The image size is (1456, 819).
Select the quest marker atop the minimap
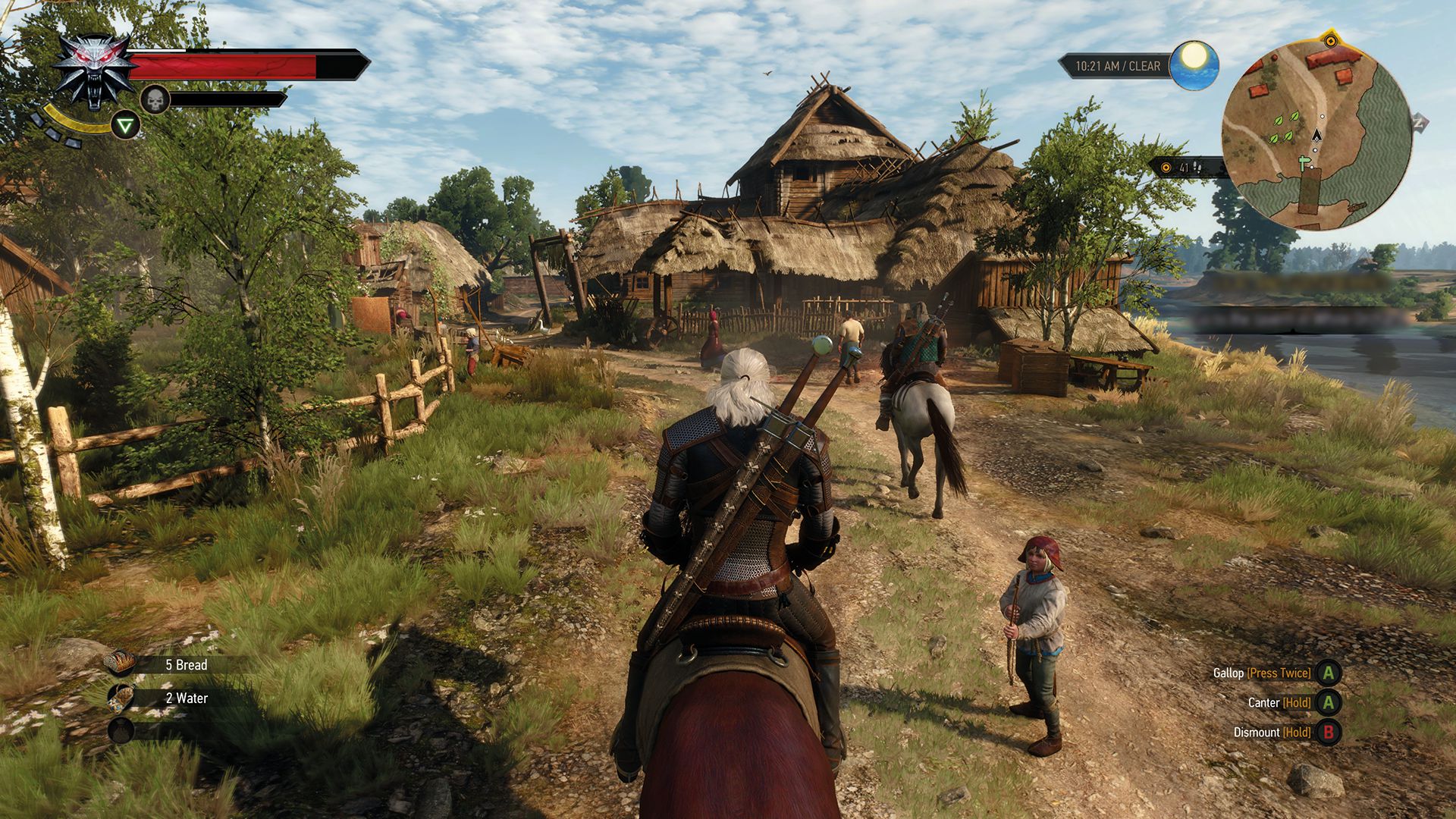pos(1331,40)
